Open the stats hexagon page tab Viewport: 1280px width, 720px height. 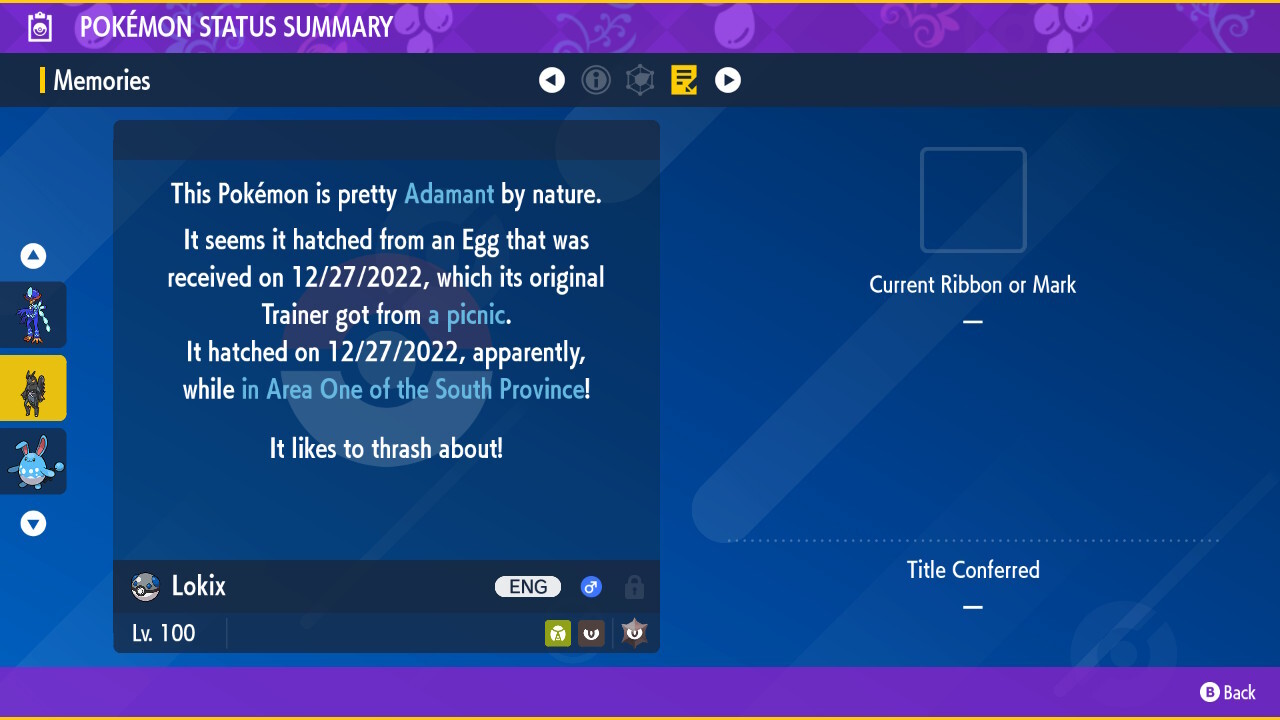click(640, 80)
